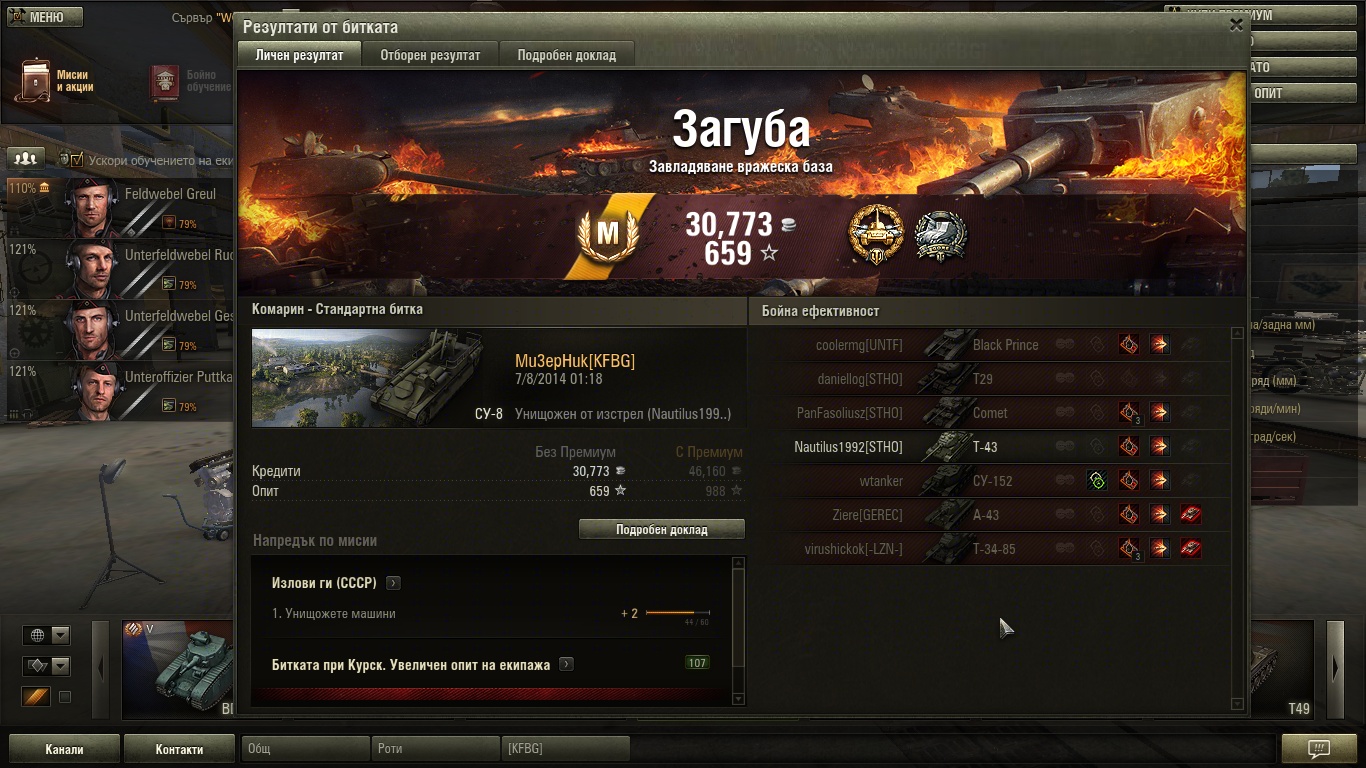Click the right arrow of tank carousel

[1335, 668]
